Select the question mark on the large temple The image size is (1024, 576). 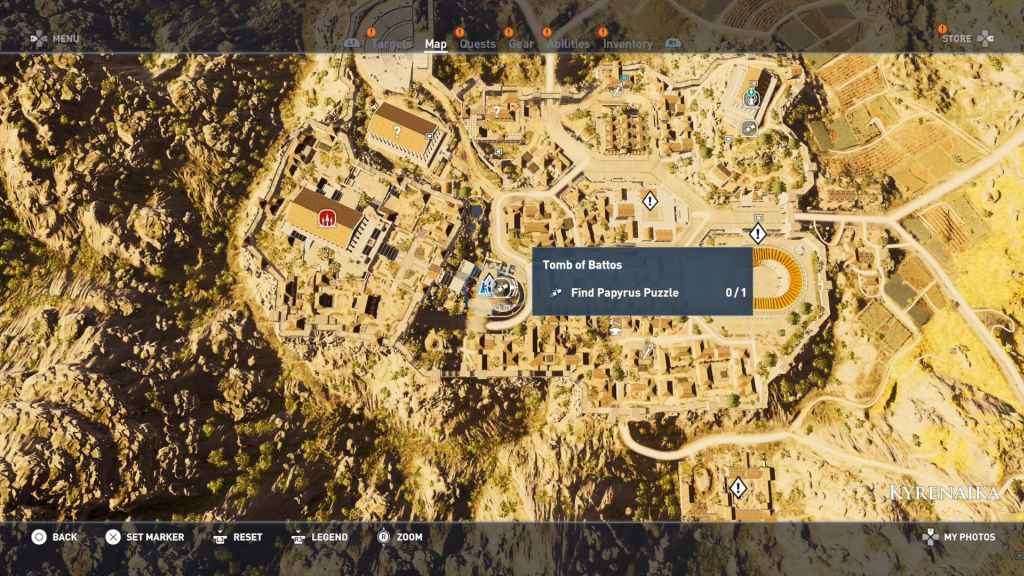click(x=397, y=131)
